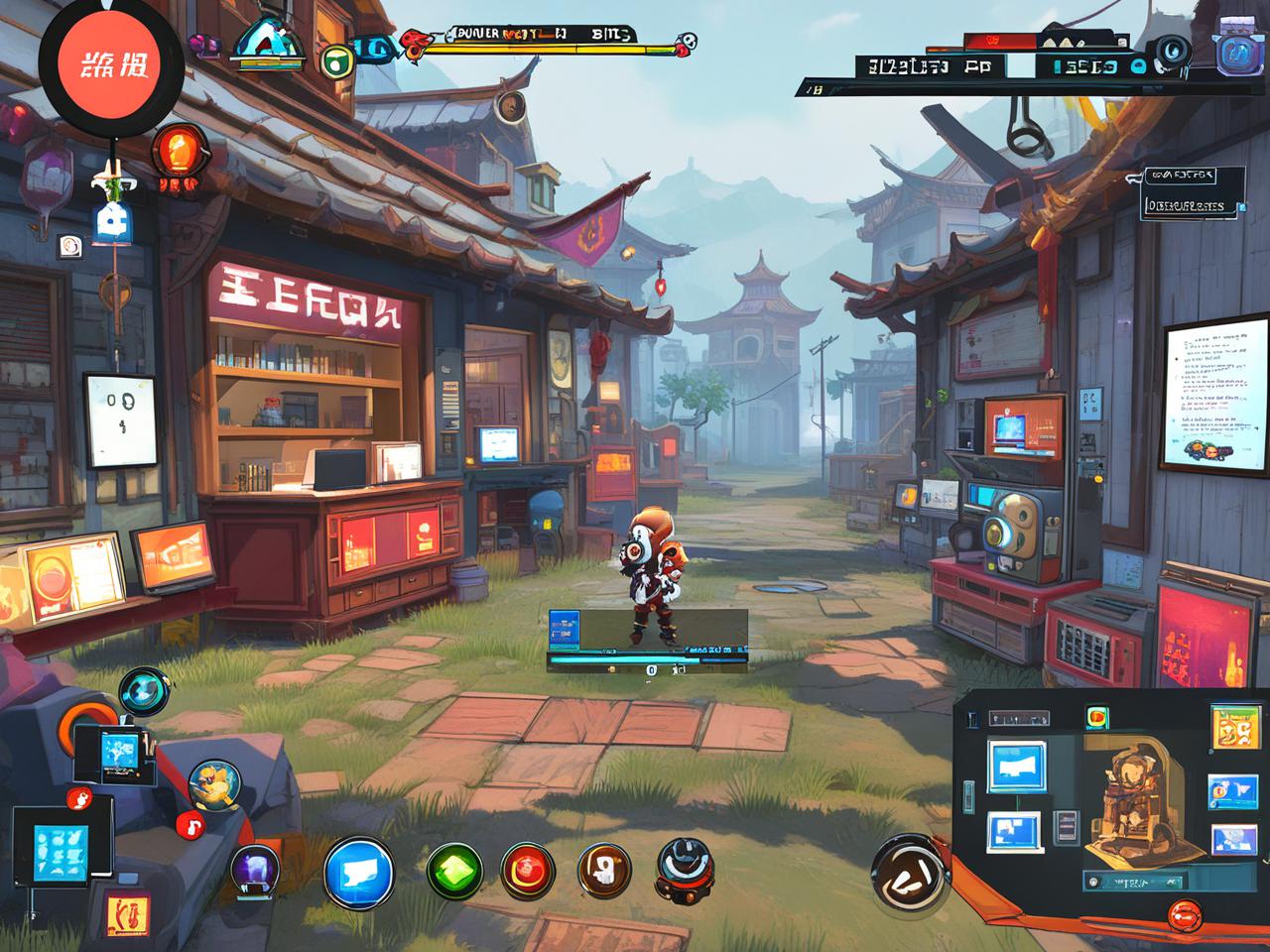Trigger the black and red helmet ability
The image size is (1270, 952).
point(684,870)
